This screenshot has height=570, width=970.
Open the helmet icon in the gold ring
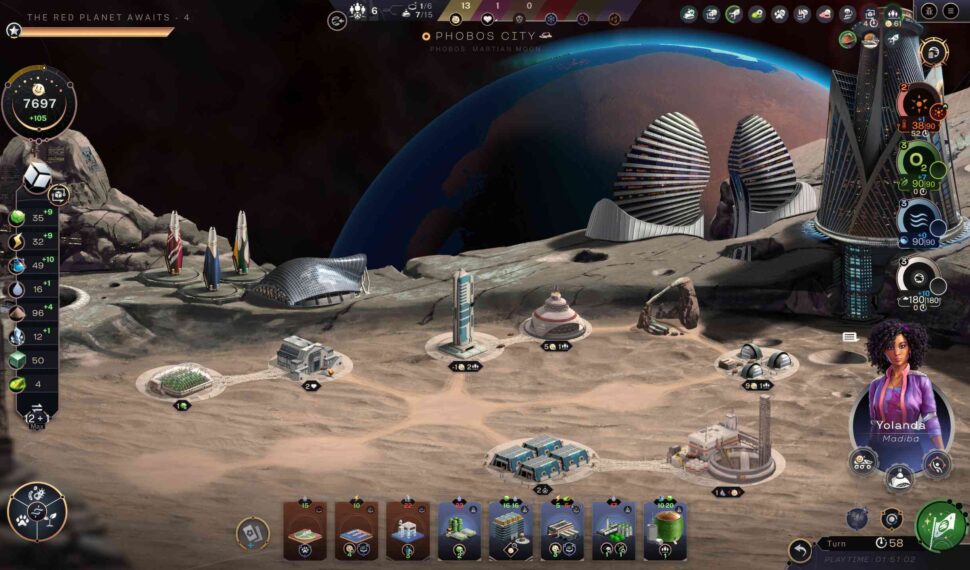click(x=934, y=50)
